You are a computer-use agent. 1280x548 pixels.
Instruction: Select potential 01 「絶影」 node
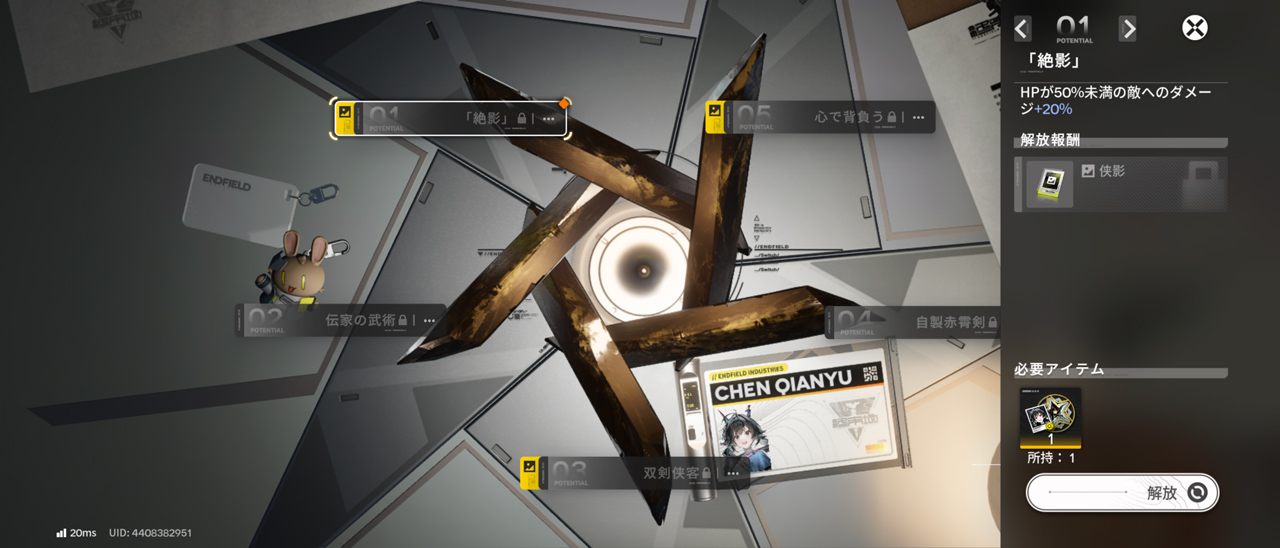(x=450, y=119)
